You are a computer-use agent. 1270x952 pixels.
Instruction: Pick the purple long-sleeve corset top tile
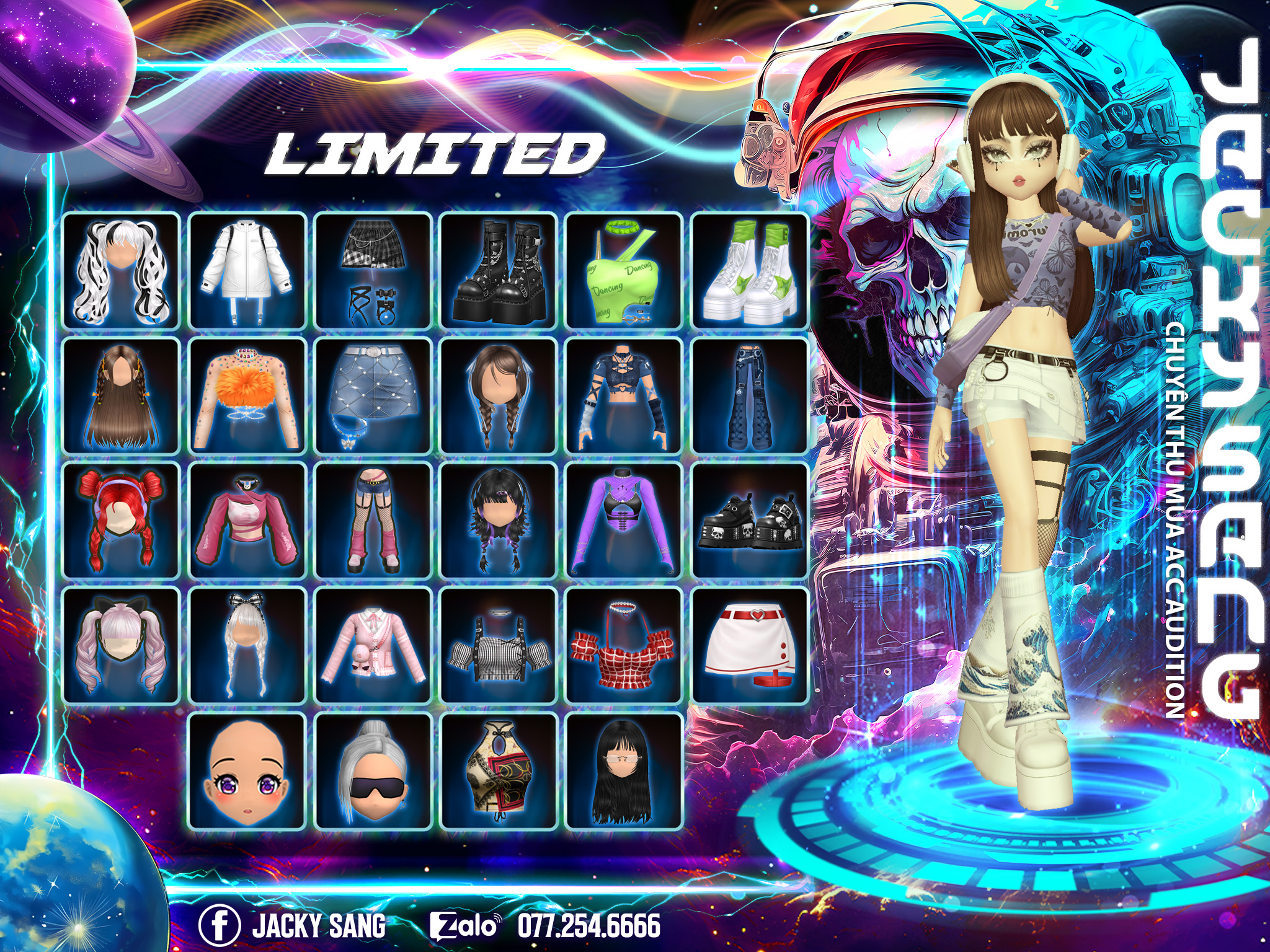(x=624, y=521)
